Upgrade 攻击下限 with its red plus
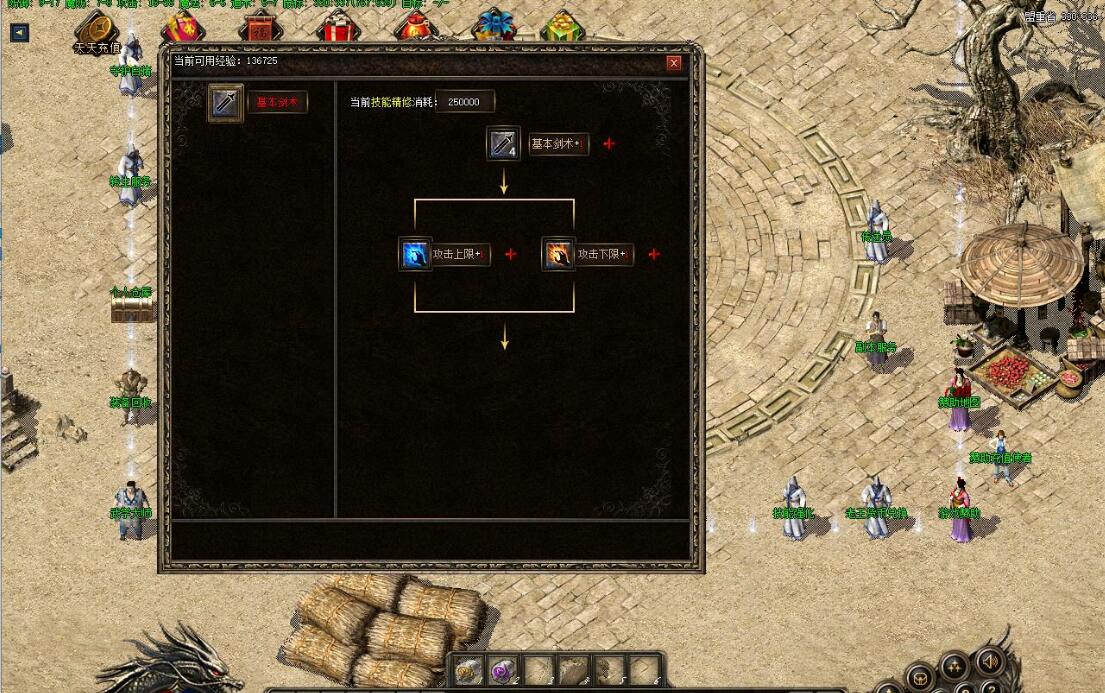 (x=654, y=254)
